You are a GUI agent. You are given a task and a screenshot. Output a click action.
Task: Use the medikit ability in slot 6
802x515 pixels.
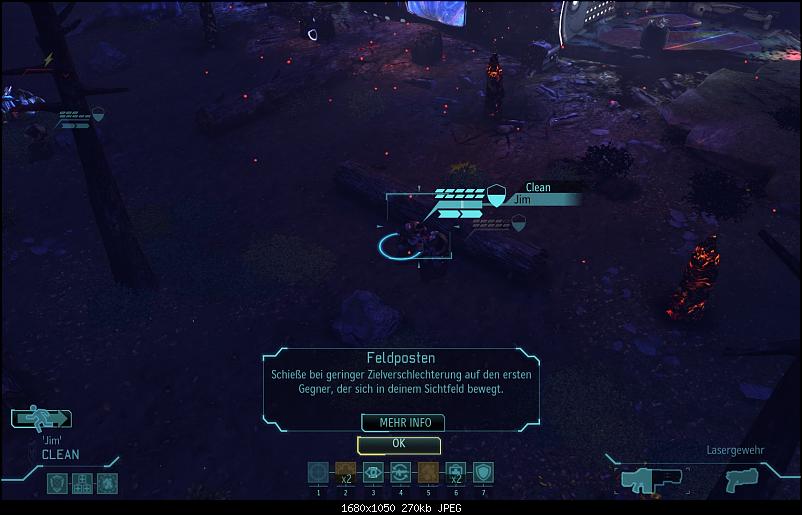(455, 472)
